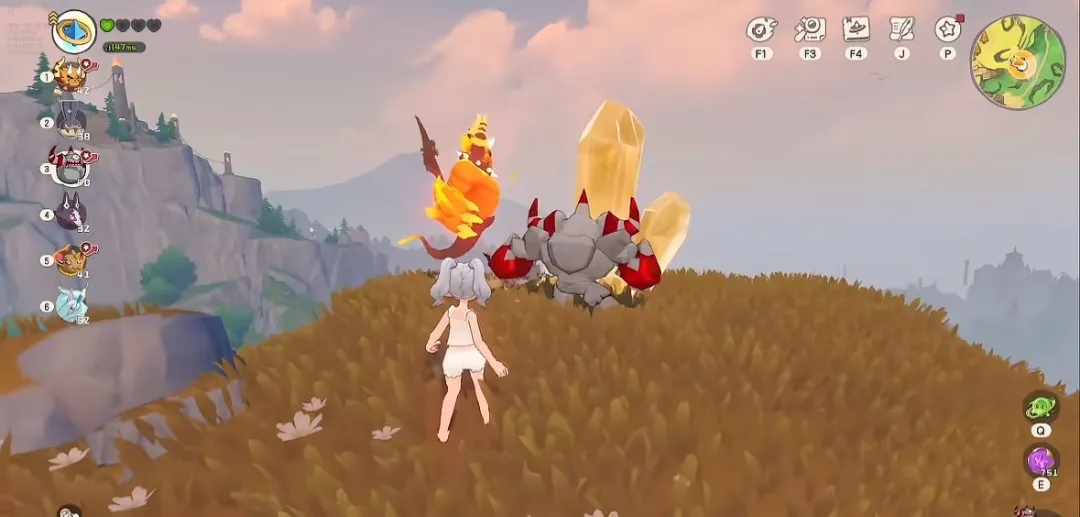Open the quill and scroll journal
1080x517 pixels.
pyautogui.click(x=902, y=29)
